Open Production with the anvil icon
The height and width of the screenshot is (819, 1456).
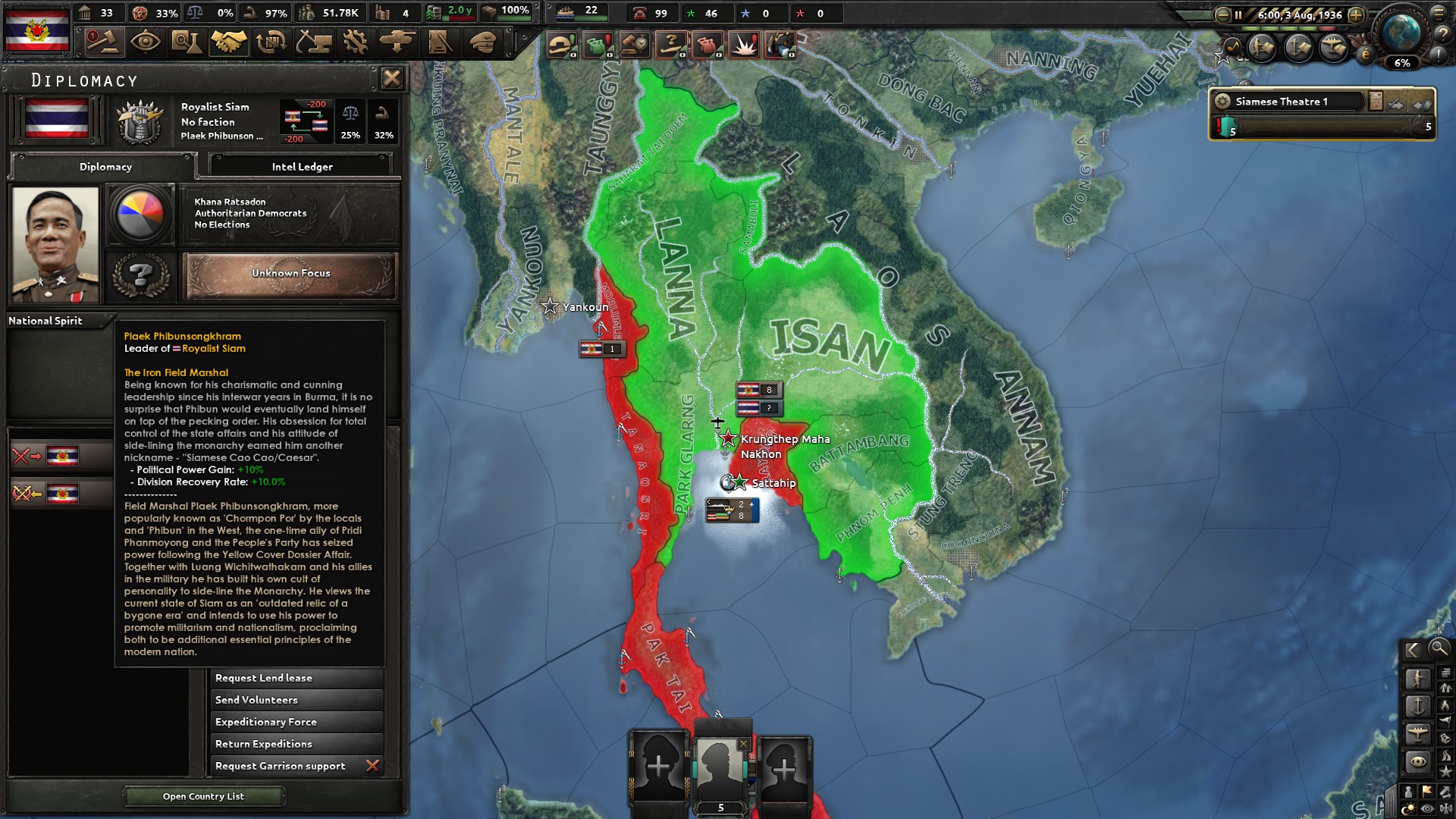pos(315,43)
